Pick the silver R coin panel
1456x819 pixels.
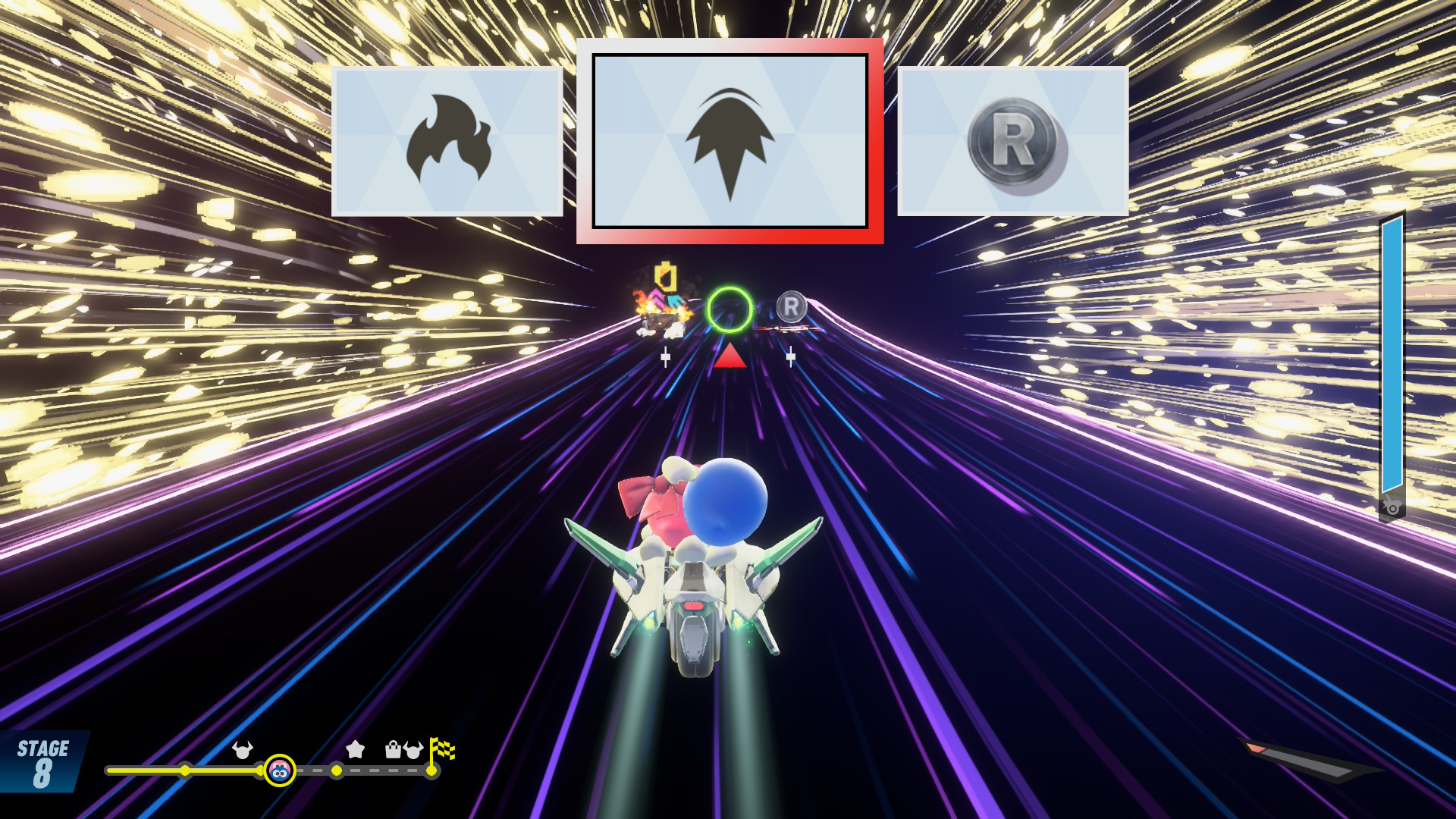coord(1012,141)
